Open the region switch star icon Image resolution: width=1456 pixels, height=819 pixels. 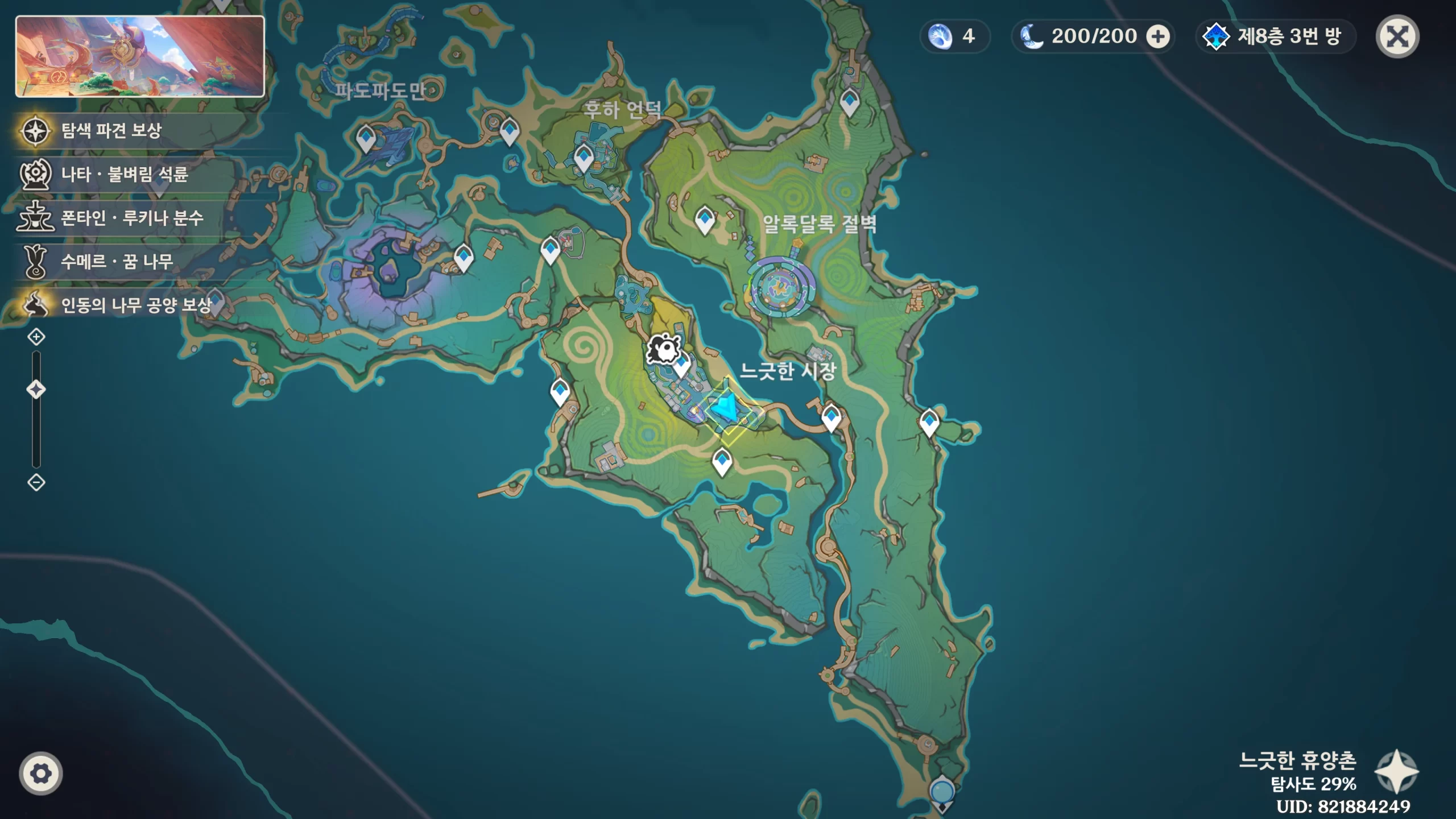[x=1396, y=772]
